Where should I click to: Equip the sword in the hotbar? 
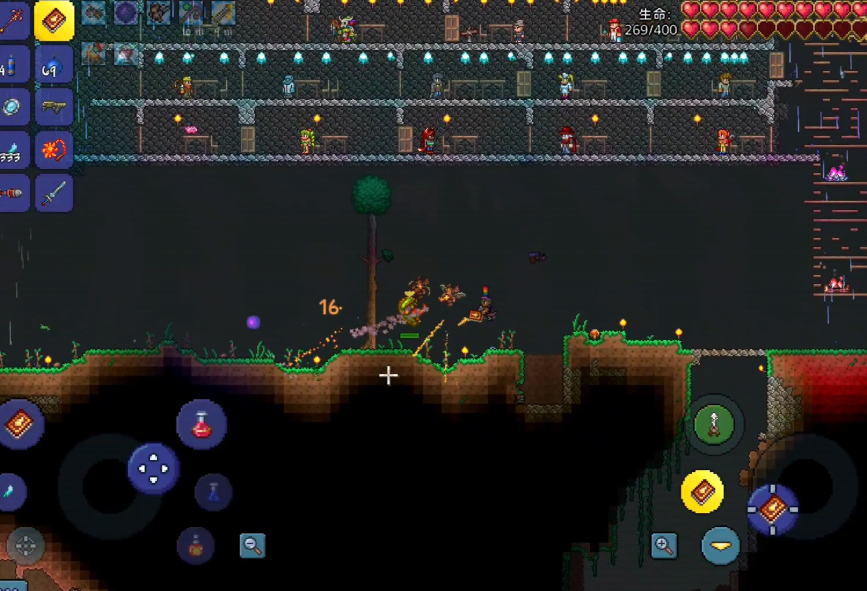point(54,192)
